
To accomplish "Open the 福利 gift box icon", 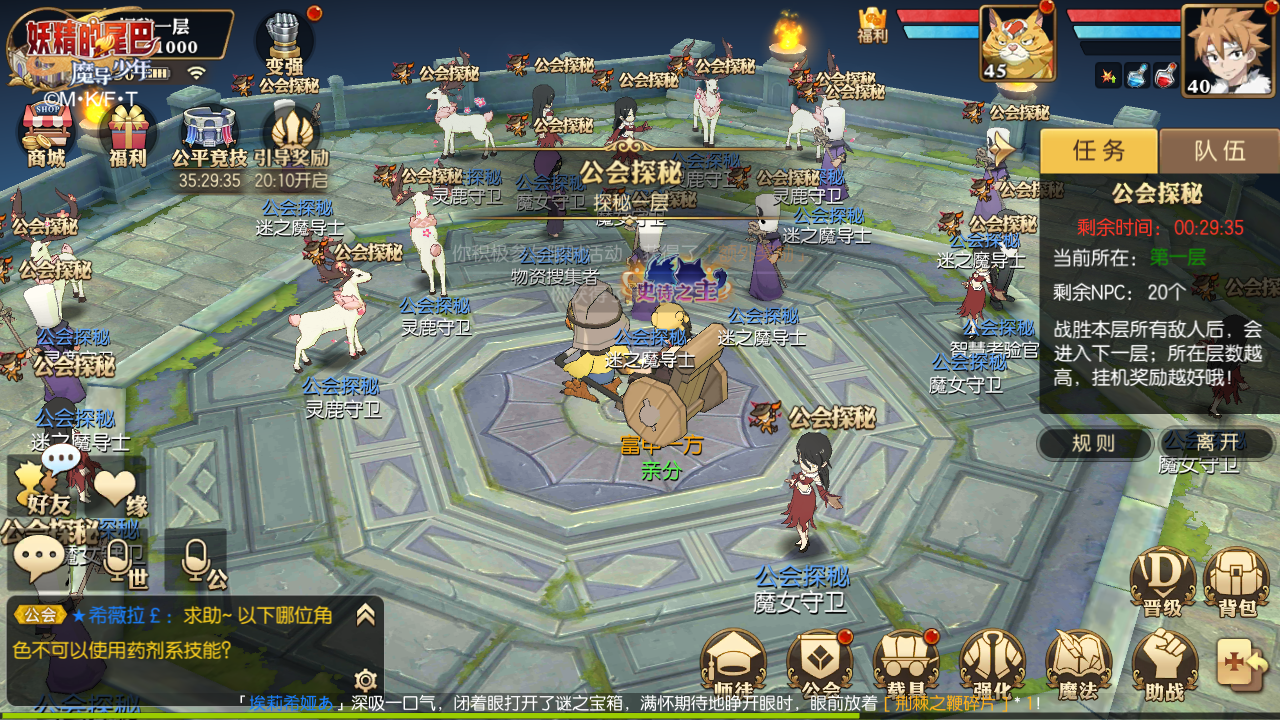I will [x=128, y=134].
